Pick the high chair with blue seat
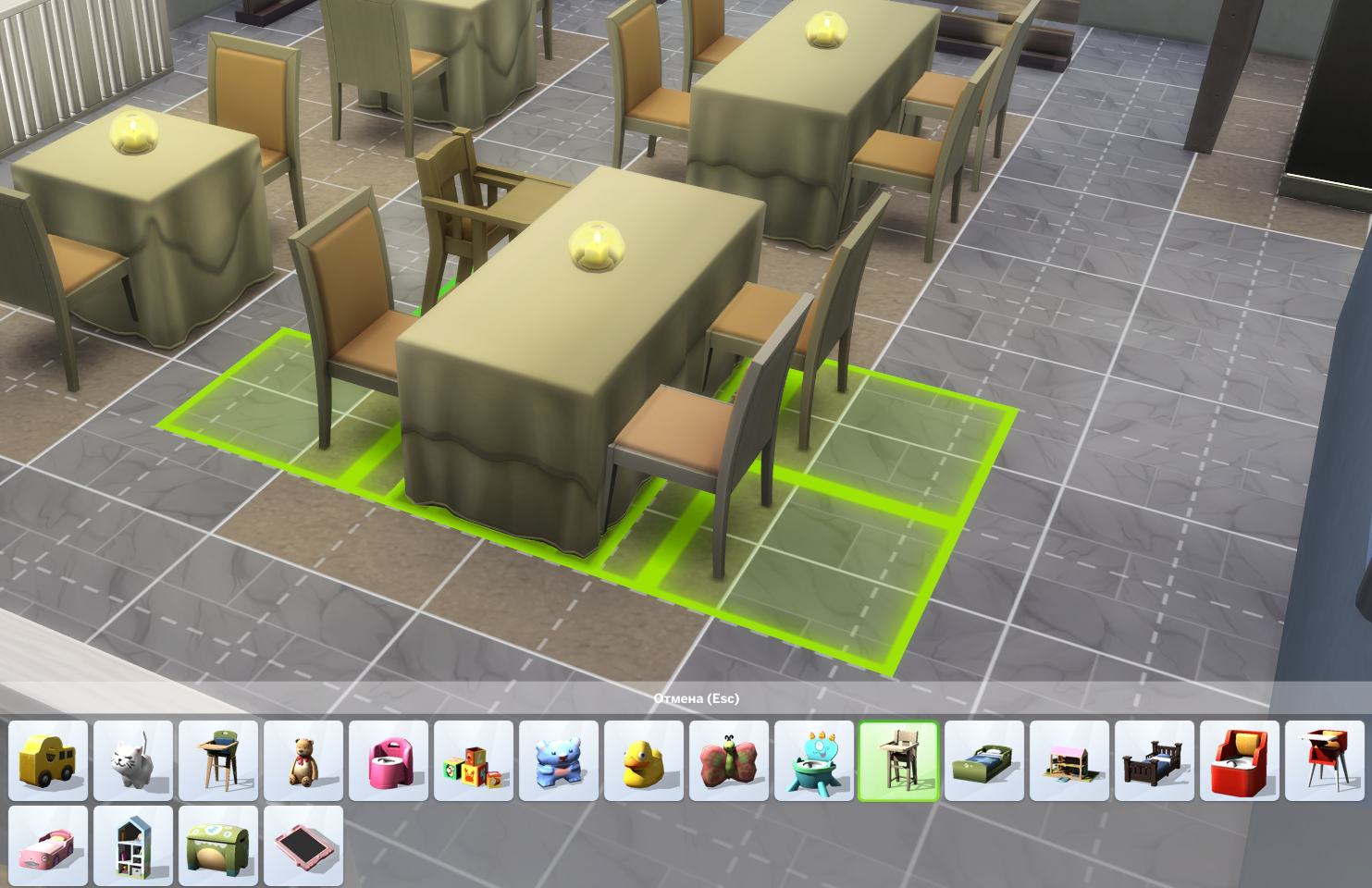This screenshot has width=1372, height=888. click(x=218, y=760)
